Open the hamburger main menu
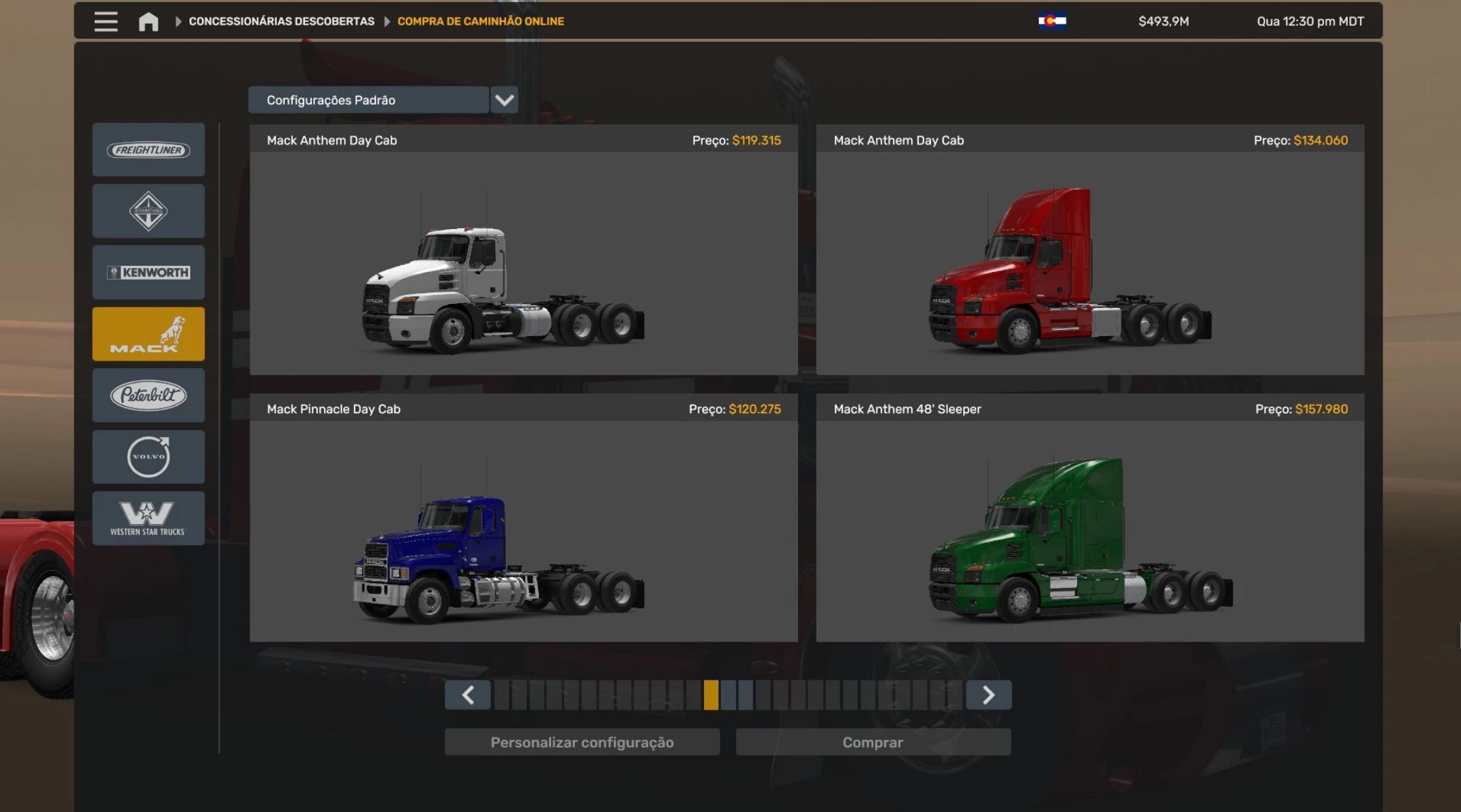The image size is (1461, 812). pos(106,21)
